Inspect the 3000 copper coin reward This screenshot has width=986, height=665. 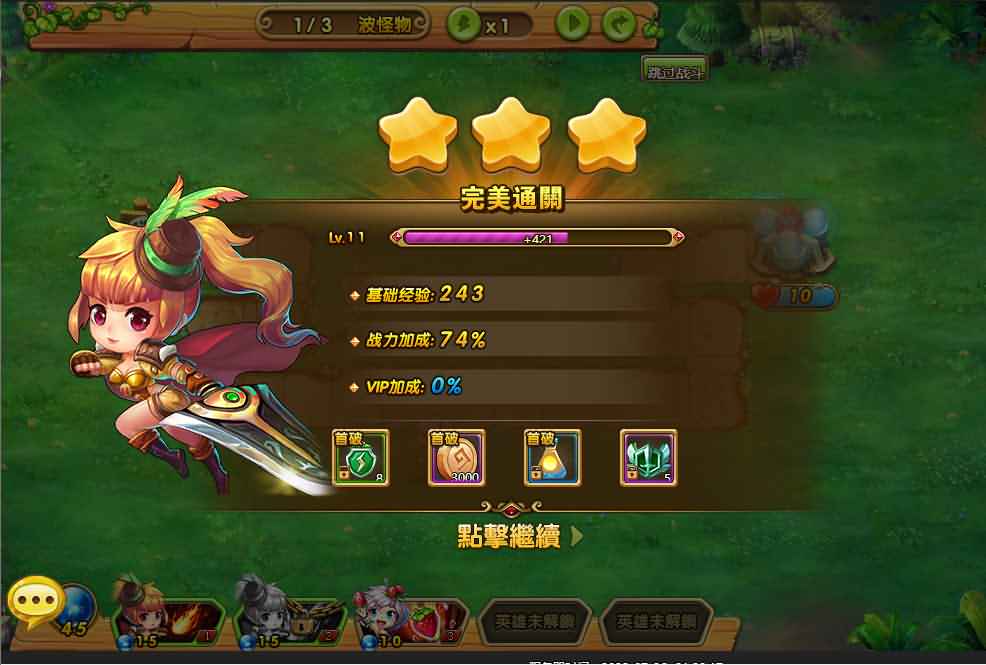[x=456, y=458]
